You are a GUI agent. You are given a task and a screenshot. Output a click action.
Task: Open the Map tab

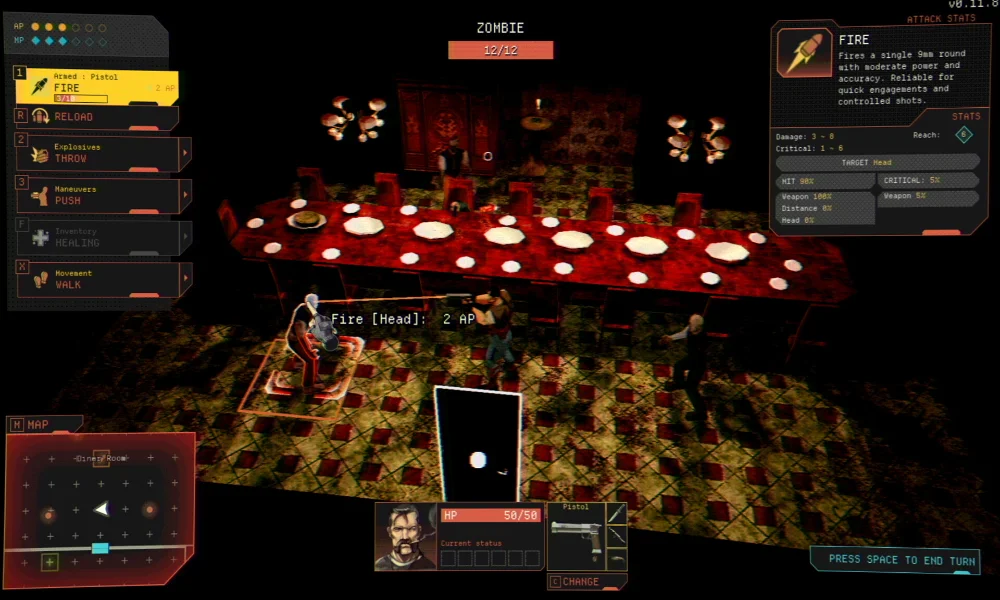(38, 425)
